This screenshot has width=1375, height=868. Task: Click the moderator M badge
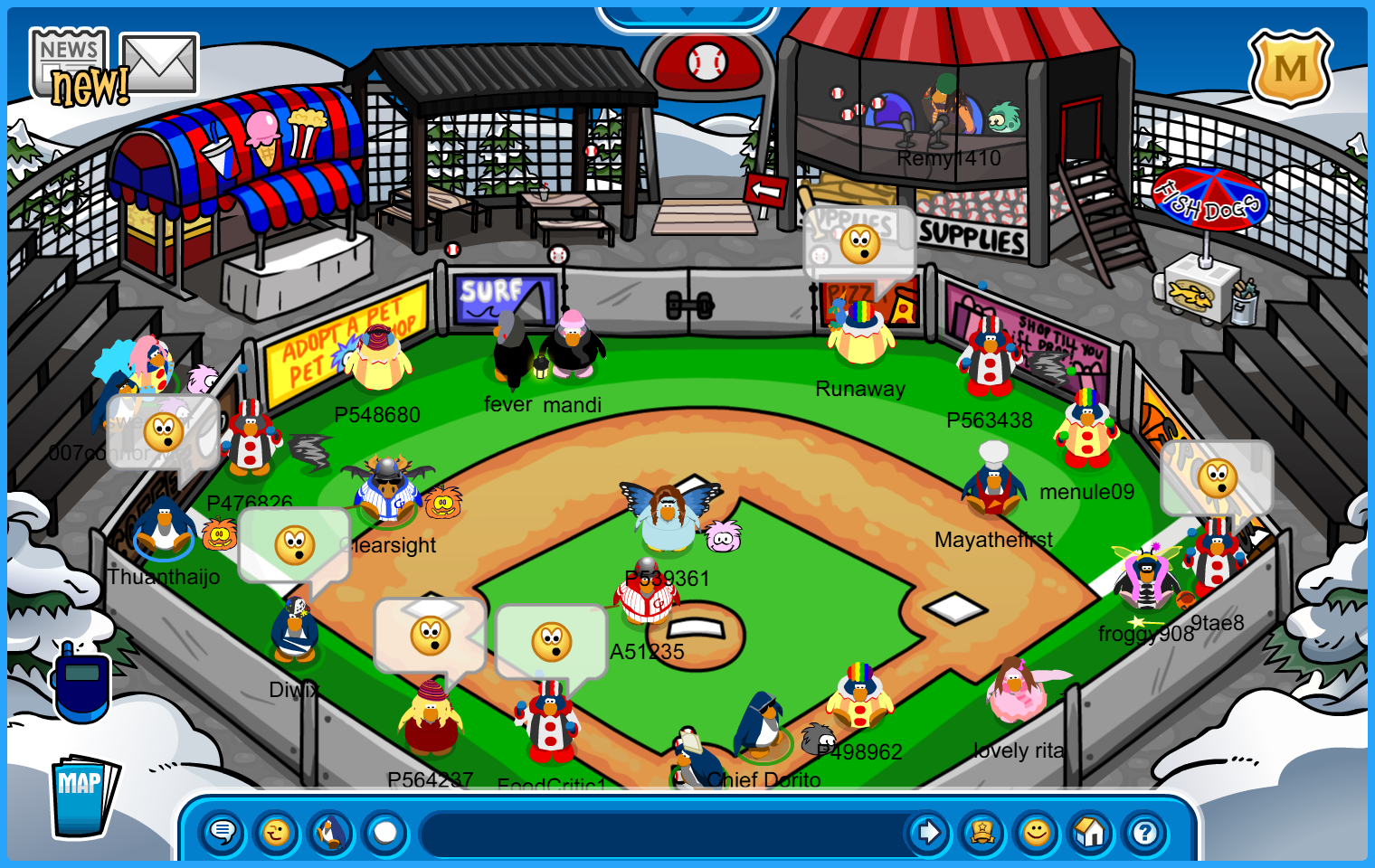click(x=1290, y=68)
